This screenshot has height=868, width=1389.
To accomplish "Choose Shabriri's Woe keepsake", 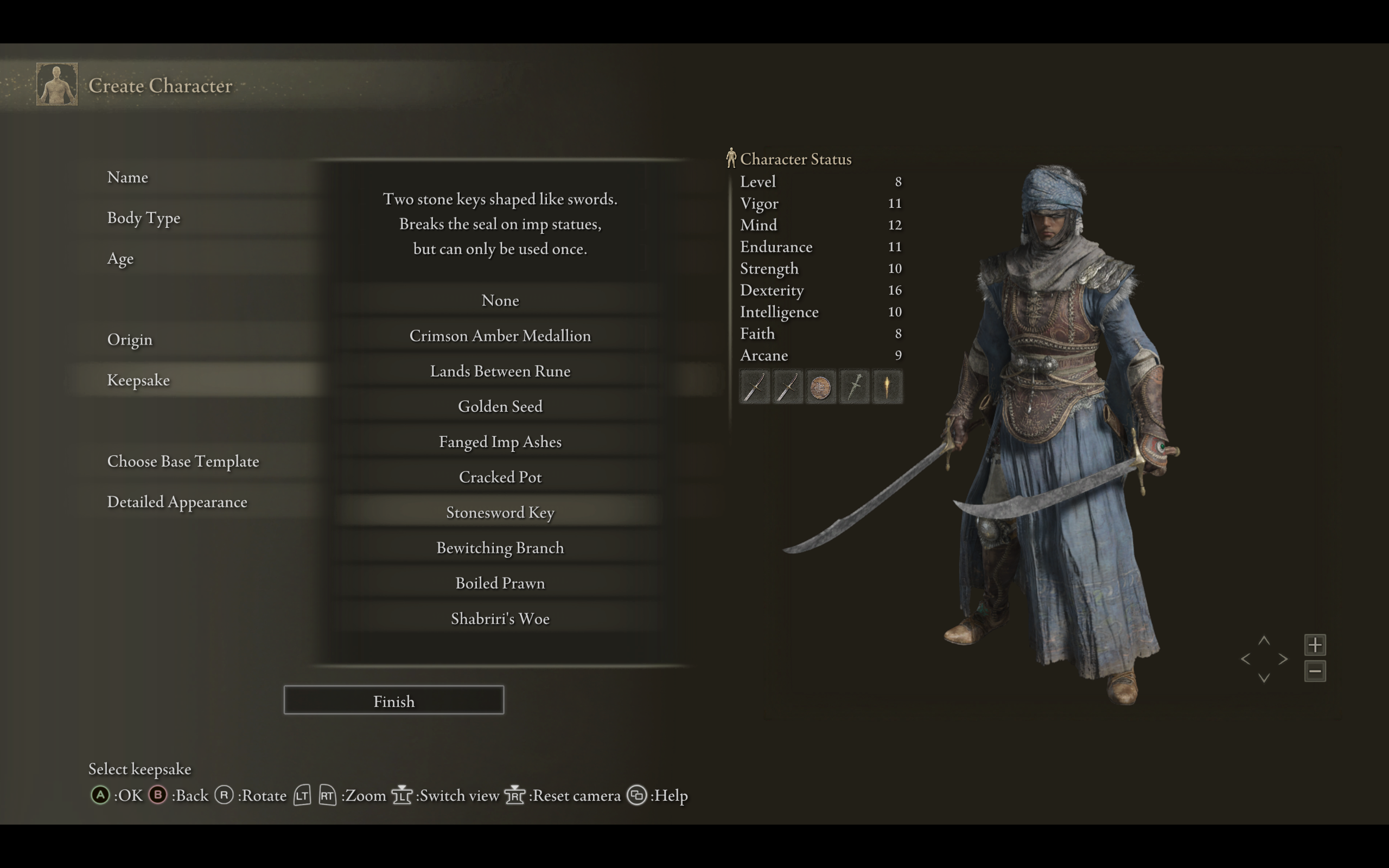I will coord(500,618).
